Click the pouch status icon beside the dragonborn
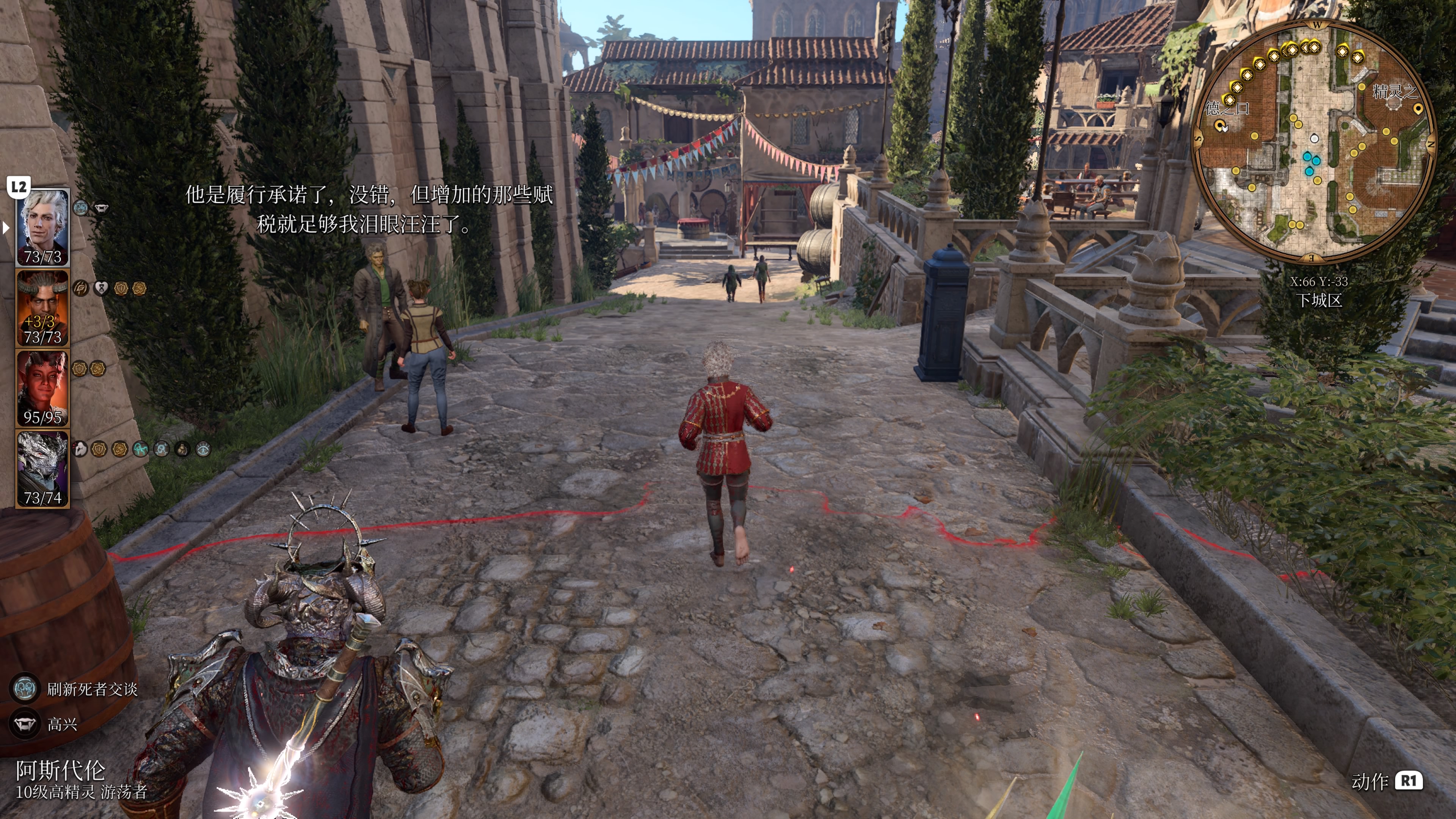This screenshot has height=819, width=1456. pyautogui.click(x=182, y=449)
